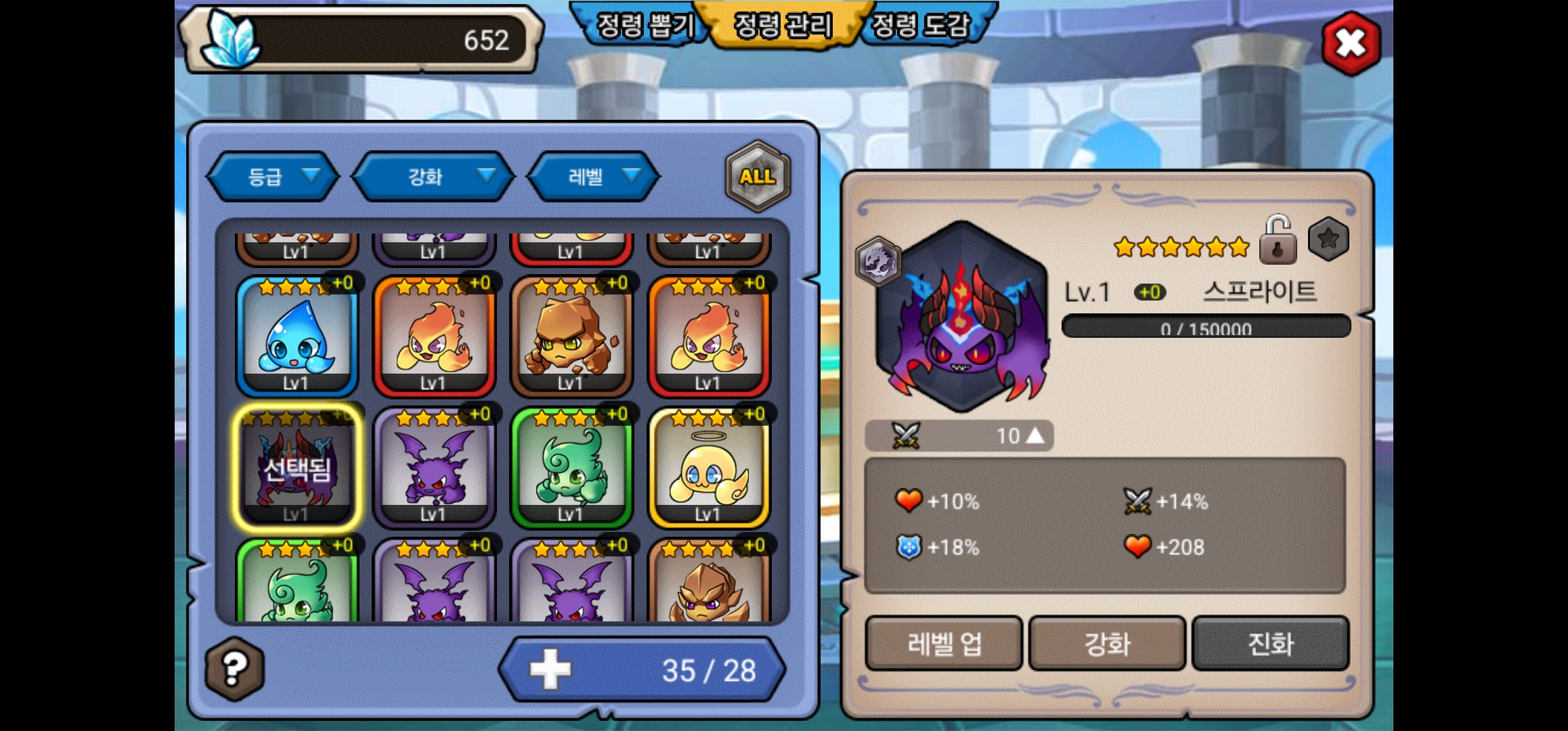Pick the yellow angel spirit with halo
The height and width of the screenshot is (731, 1568).
pos(708,468)
